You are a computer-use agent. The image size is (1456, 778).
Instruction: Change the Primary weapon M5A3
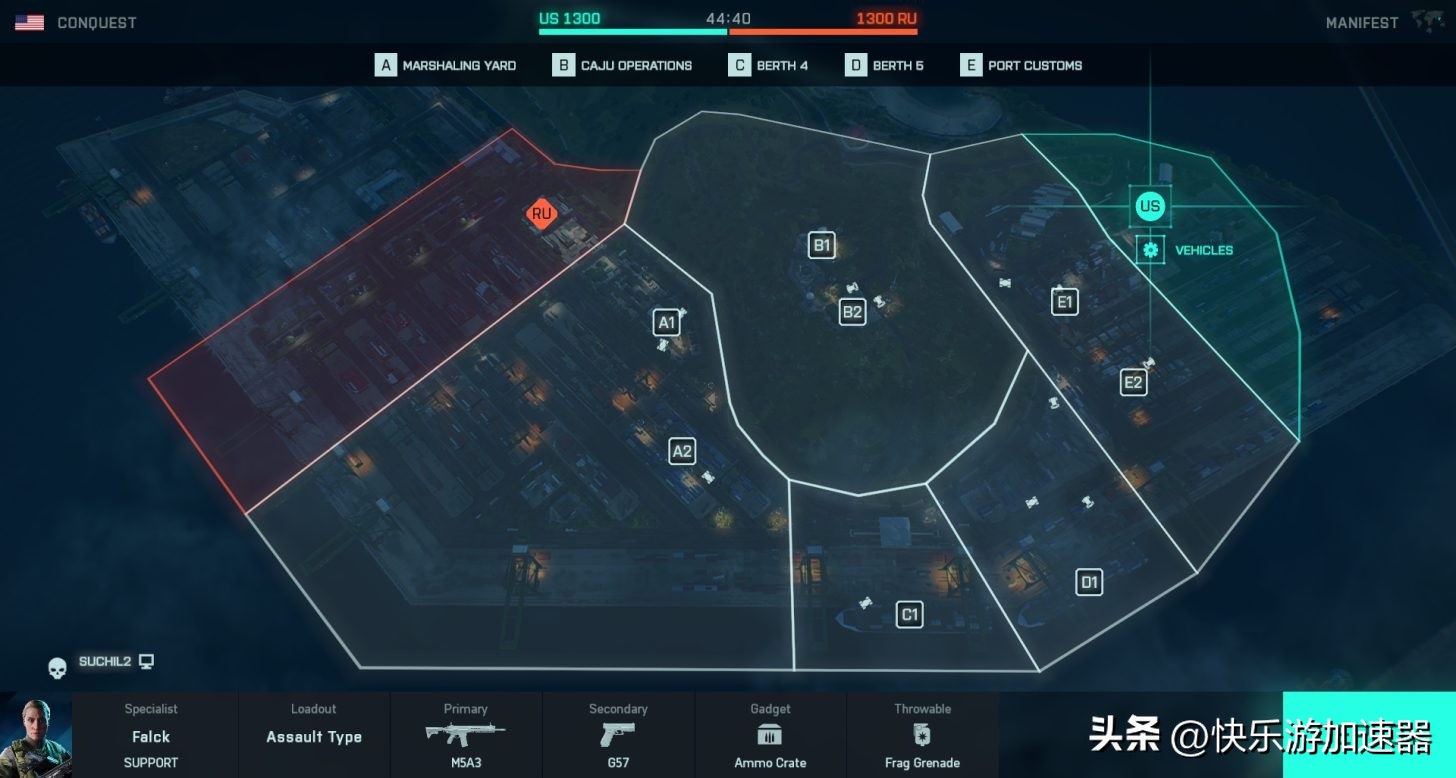pyautogui.click(x=465, y=736)
